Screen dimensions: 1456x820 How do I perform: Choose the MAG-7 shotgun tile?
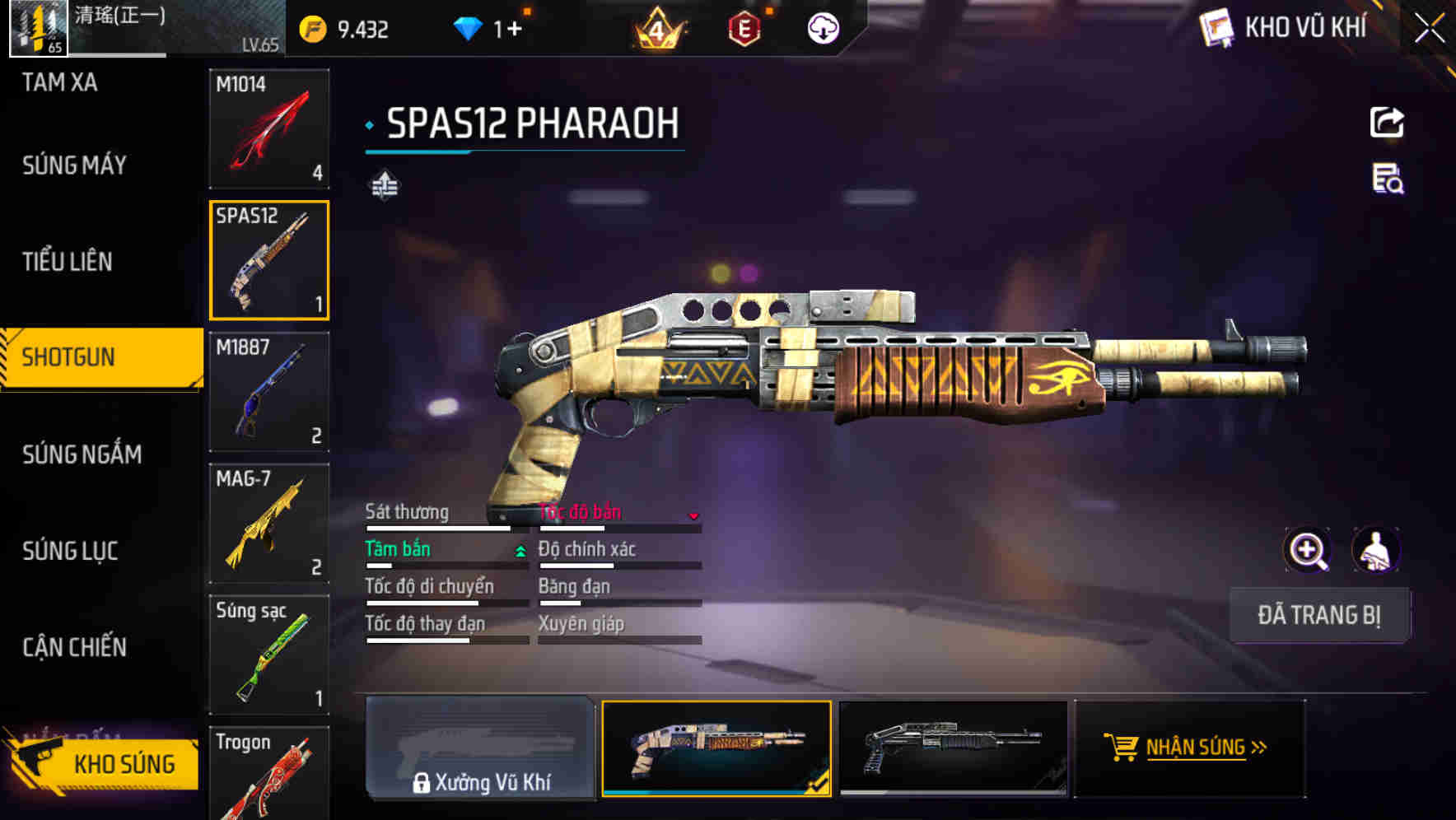tap(269, 523)
